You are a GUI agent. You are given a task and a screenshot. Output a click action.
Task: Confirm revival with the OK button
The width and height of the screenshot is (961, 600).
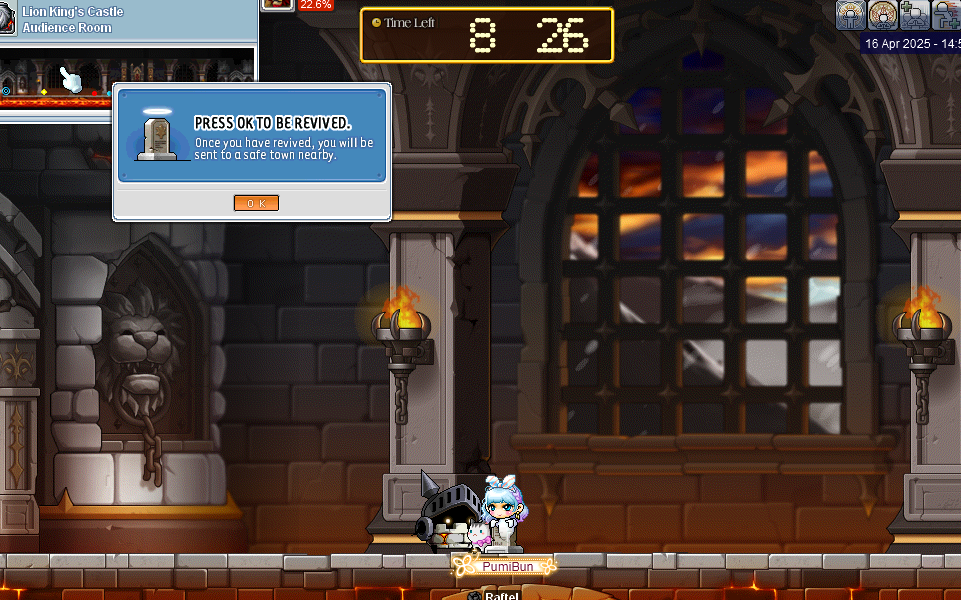click(256, 203)
